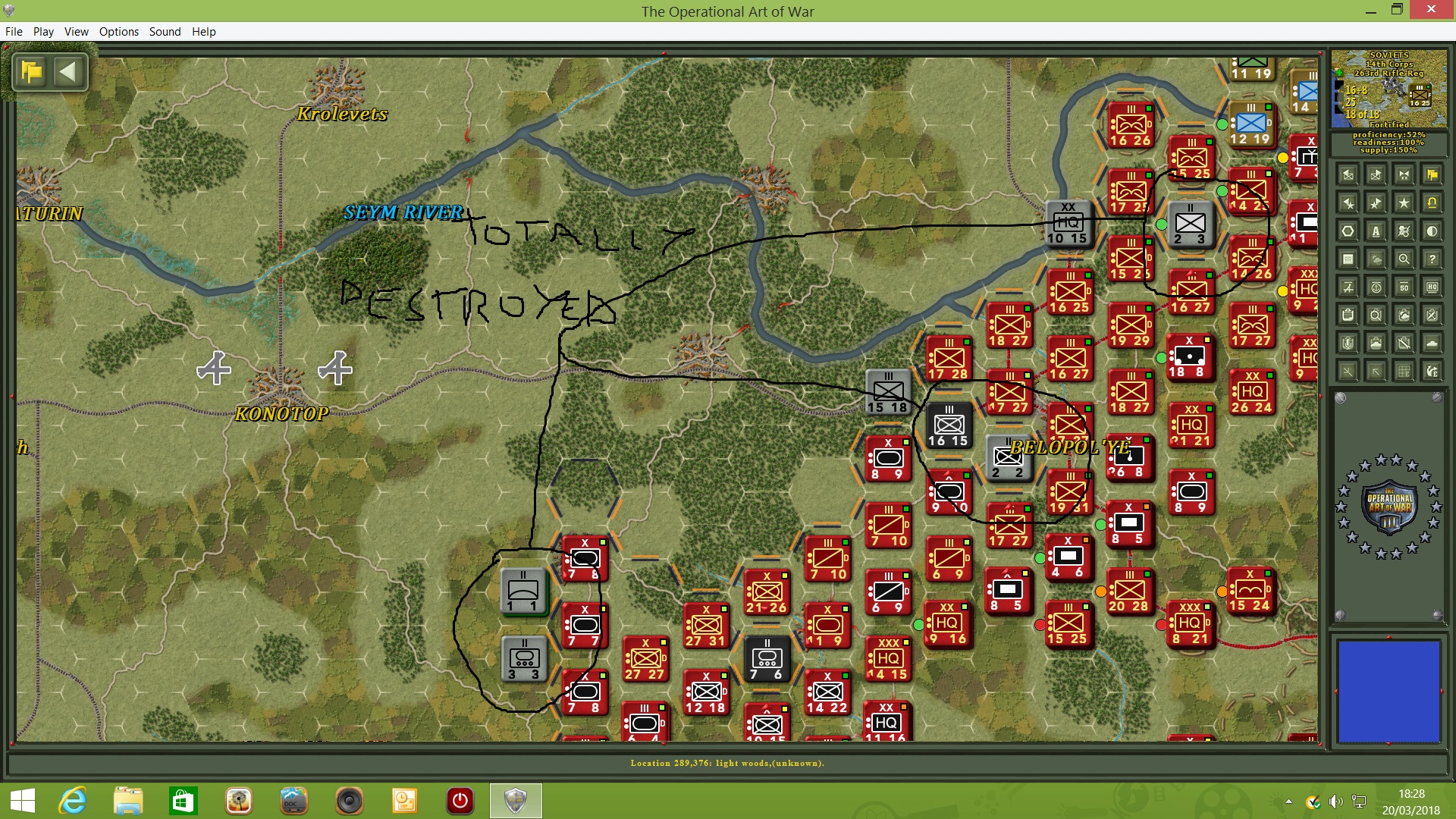This screenshot has width=1456, height=819.
Task: Open the clipboard report icon
Action: click(1348, 315)
